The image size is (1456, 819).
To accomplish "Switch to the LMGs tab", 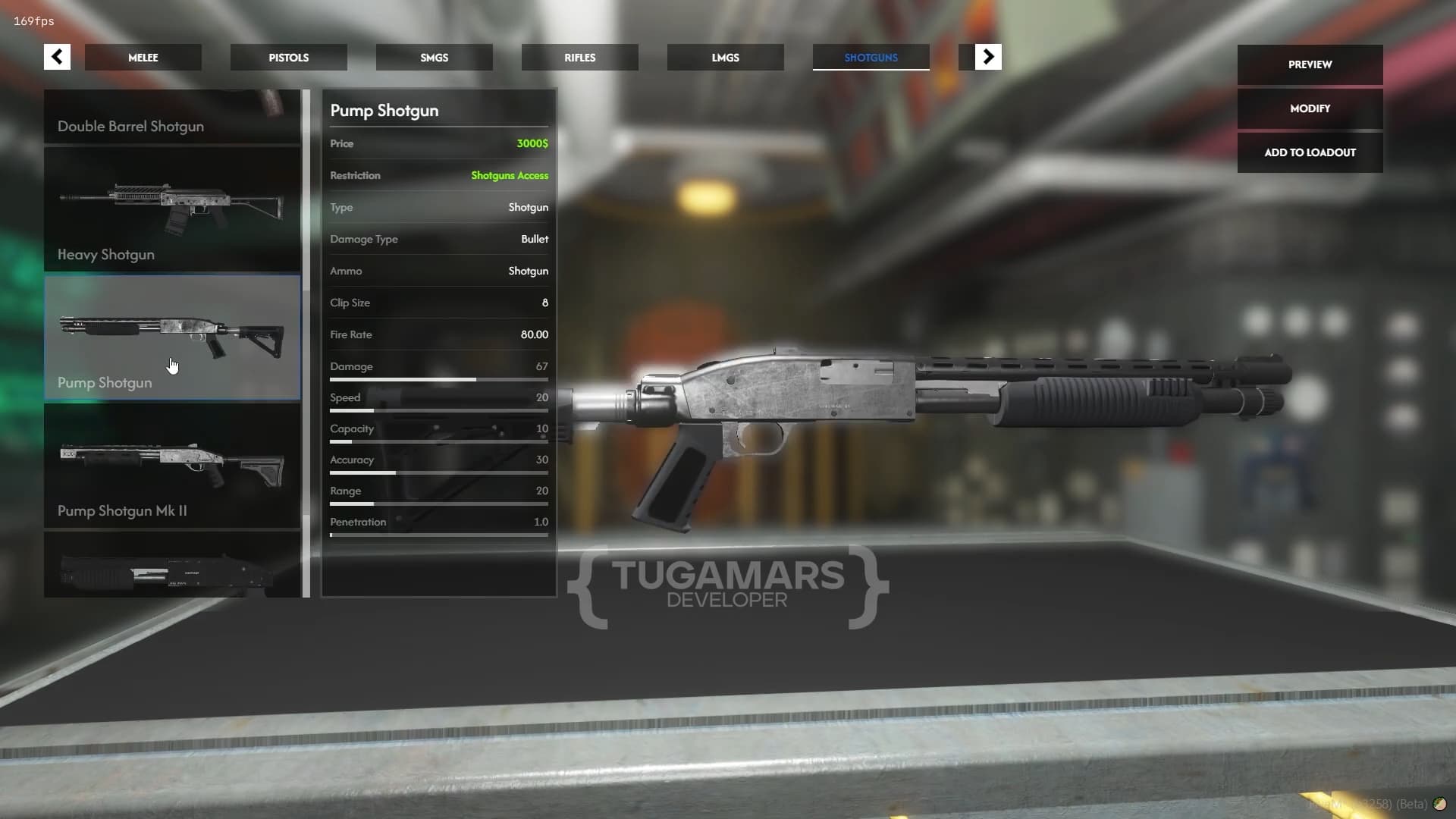I will [725, 58].
